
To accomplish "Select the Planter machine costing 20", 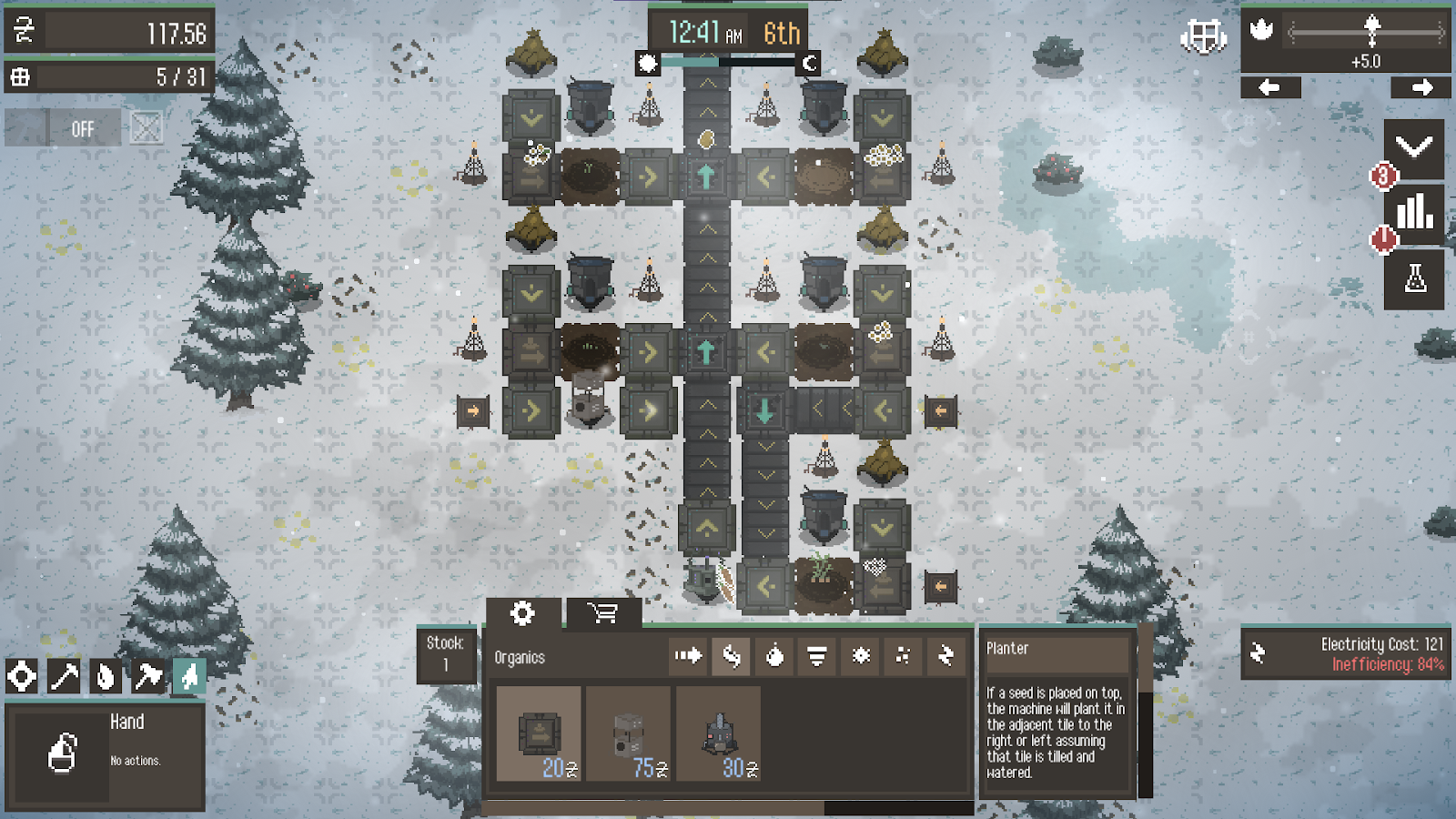I will pos(539,733).
